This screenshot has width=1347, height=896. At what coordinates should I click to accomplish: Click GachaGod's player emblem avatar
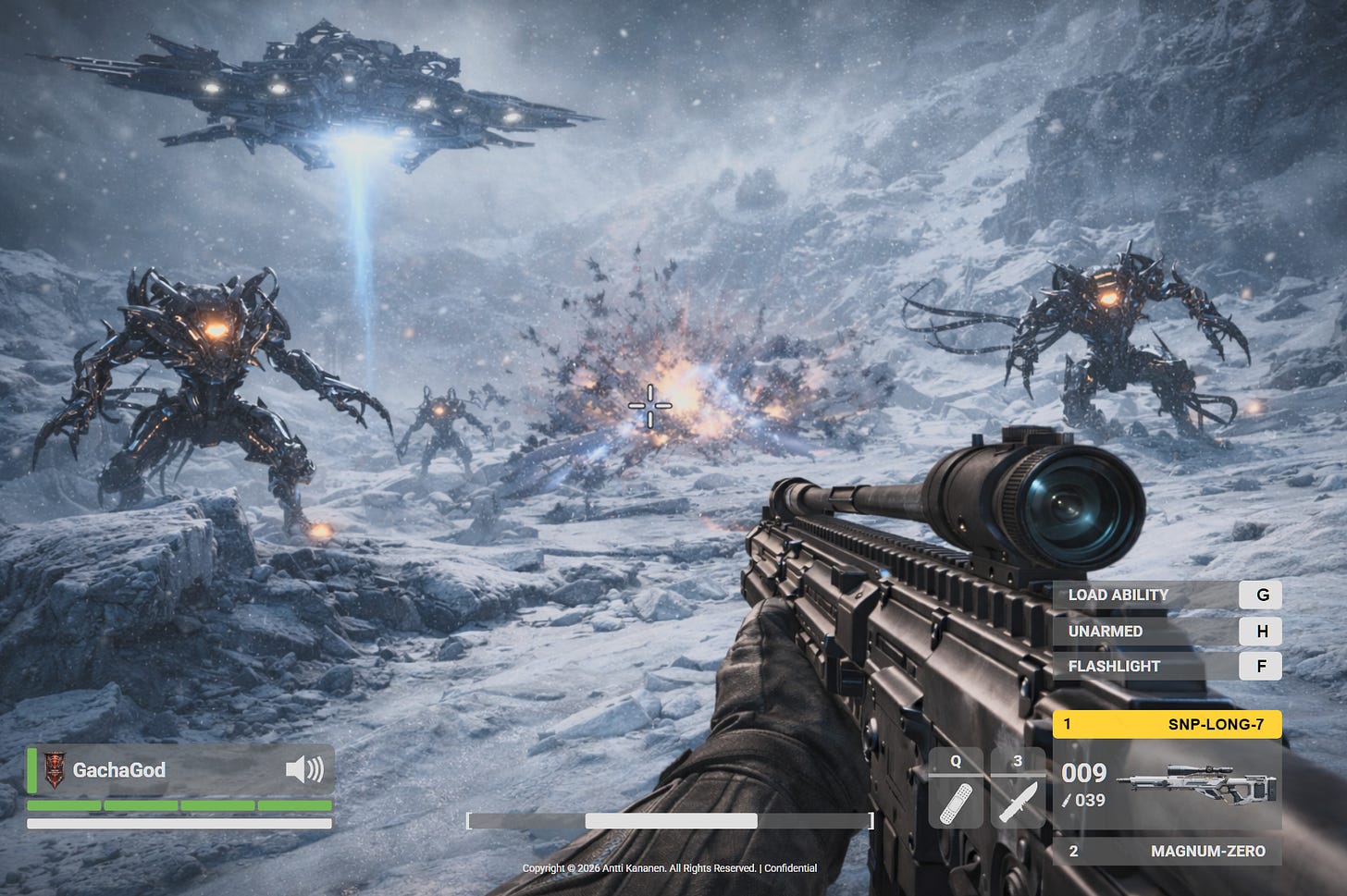click(x=56, y=769)
